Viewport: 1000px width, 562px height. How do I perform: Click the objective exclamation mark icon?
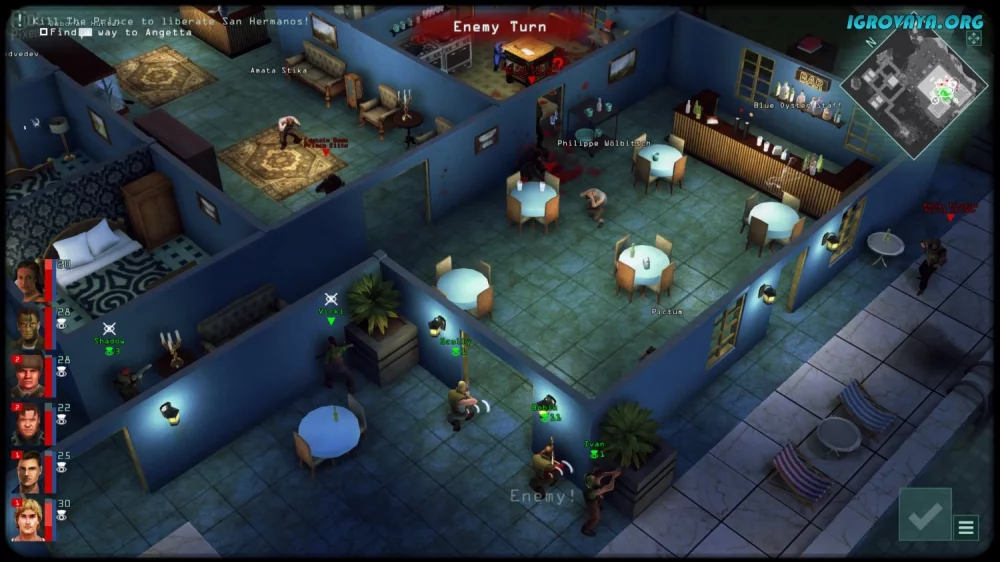click(x=19, y=19)
